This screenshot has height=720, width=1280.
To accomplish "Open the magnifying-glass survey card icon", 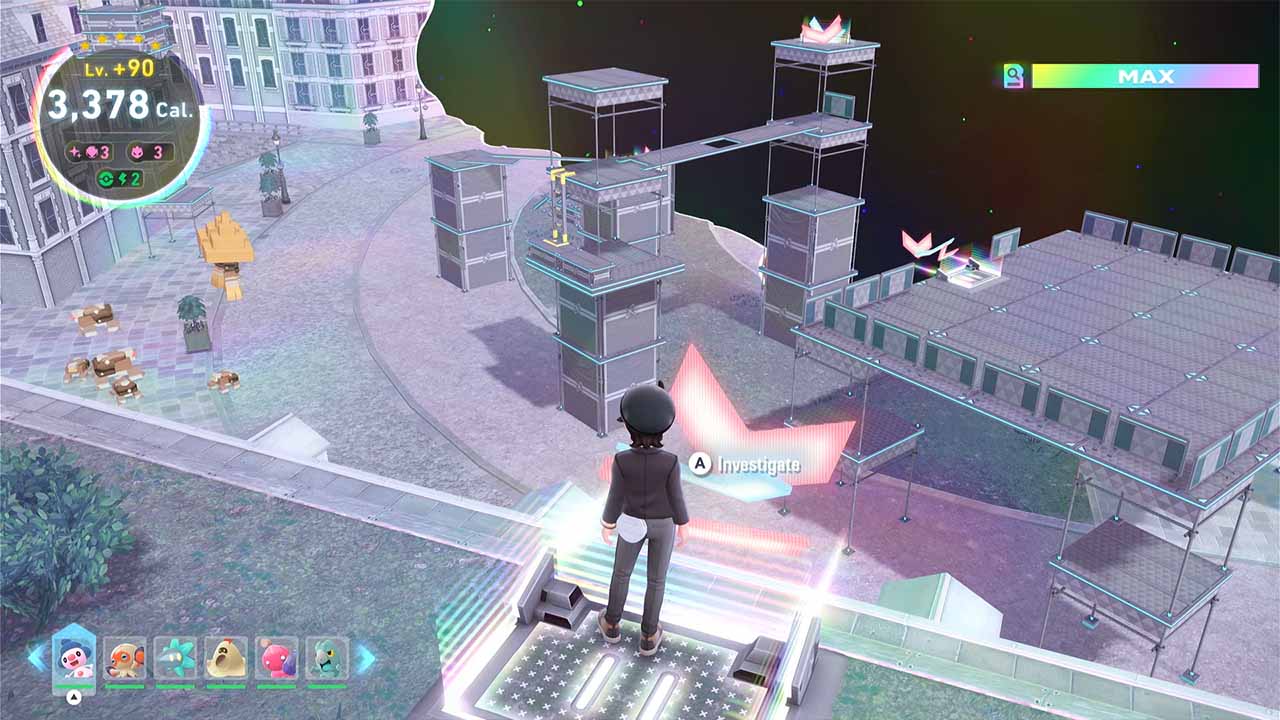I will [x=1014, y=76].
